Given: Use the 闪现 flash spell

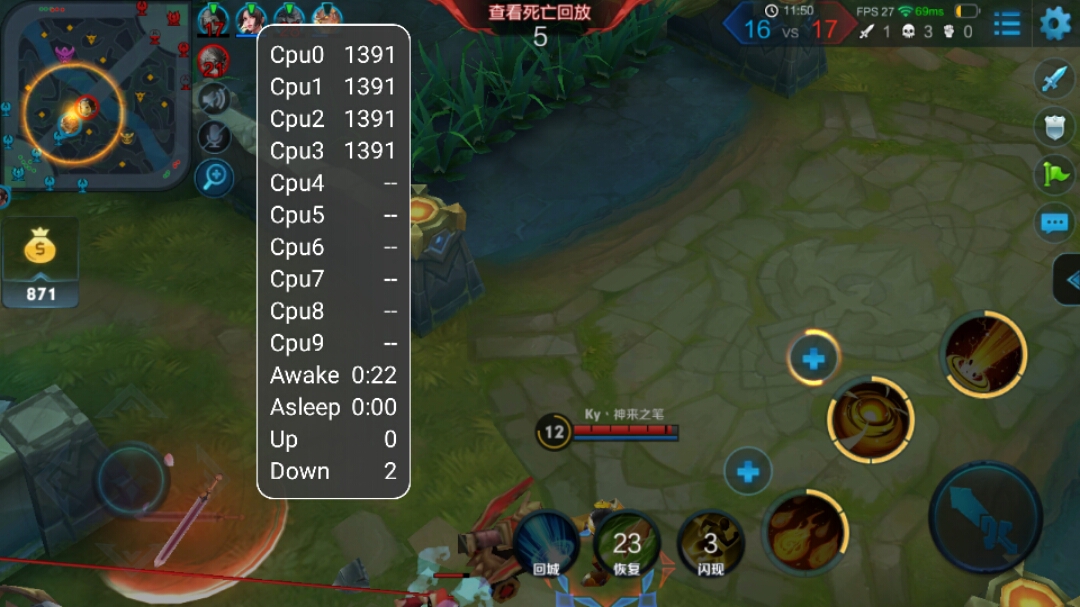Looking at the screenshot, I should pyautogui.click(x=710, y=543).
